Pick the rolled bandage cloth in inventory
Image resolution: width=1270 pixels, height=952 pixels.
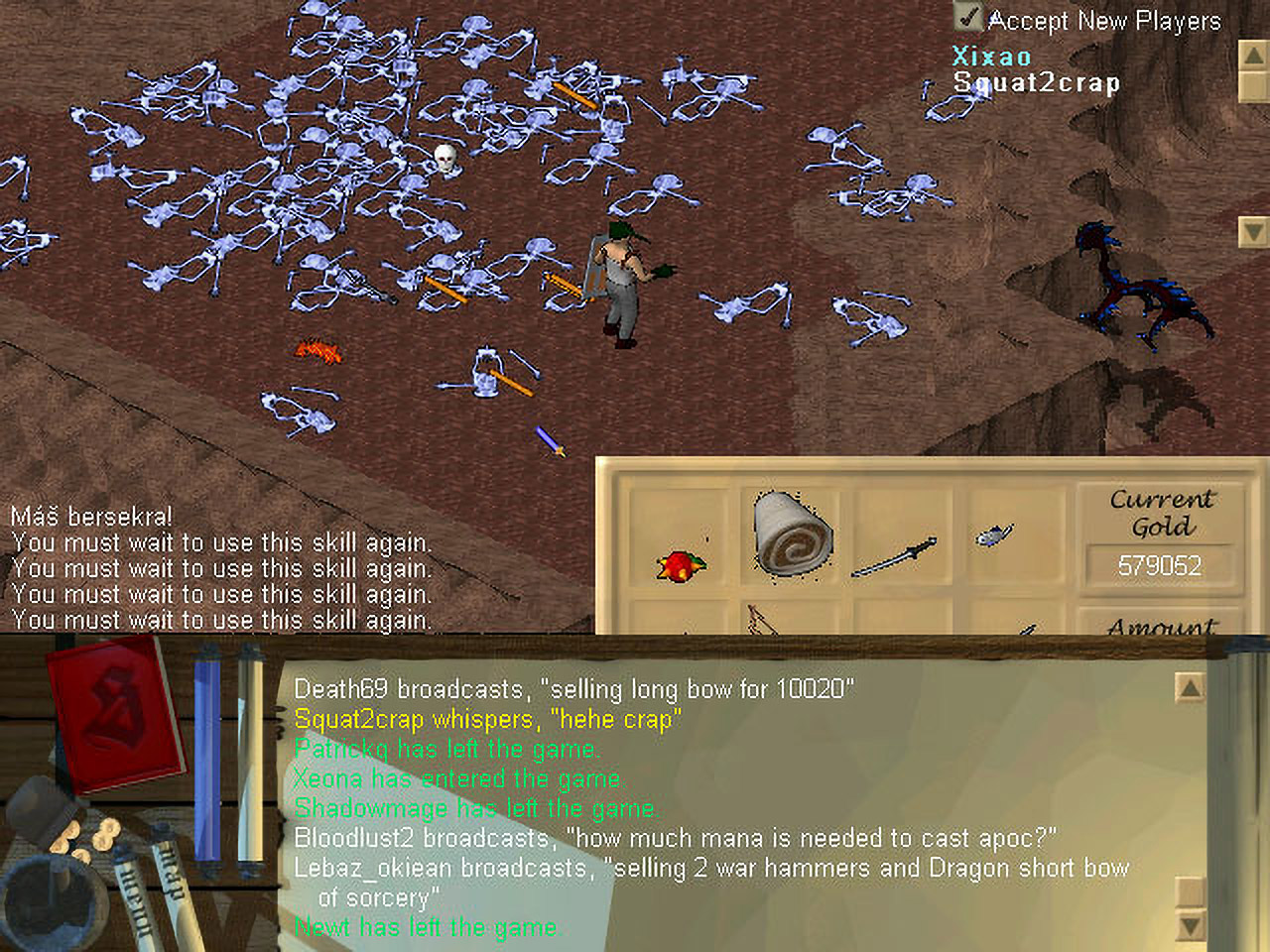click(x=792, y=535)
